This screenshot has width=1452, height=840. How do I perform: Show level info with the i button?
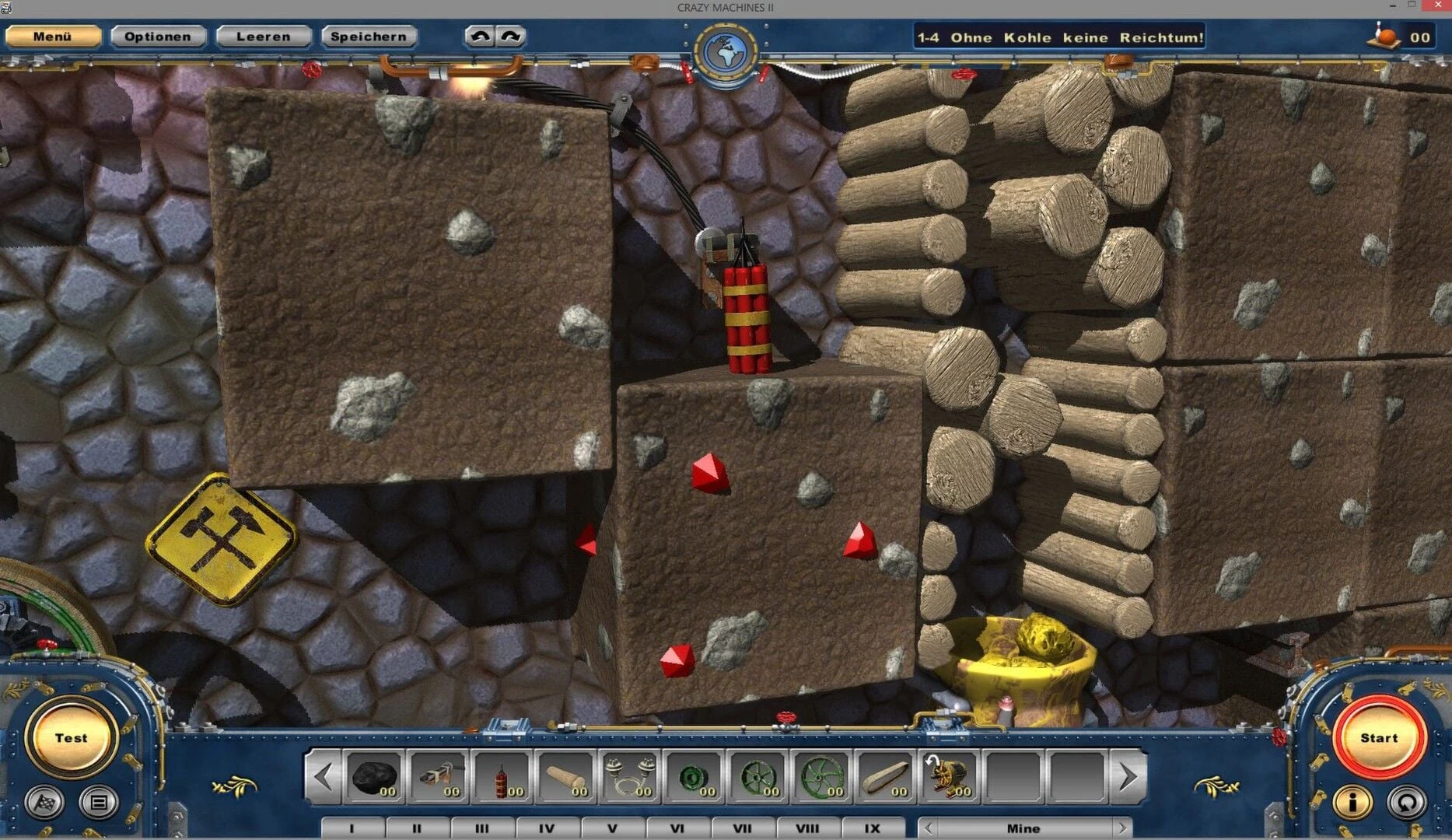point(1352,802)
